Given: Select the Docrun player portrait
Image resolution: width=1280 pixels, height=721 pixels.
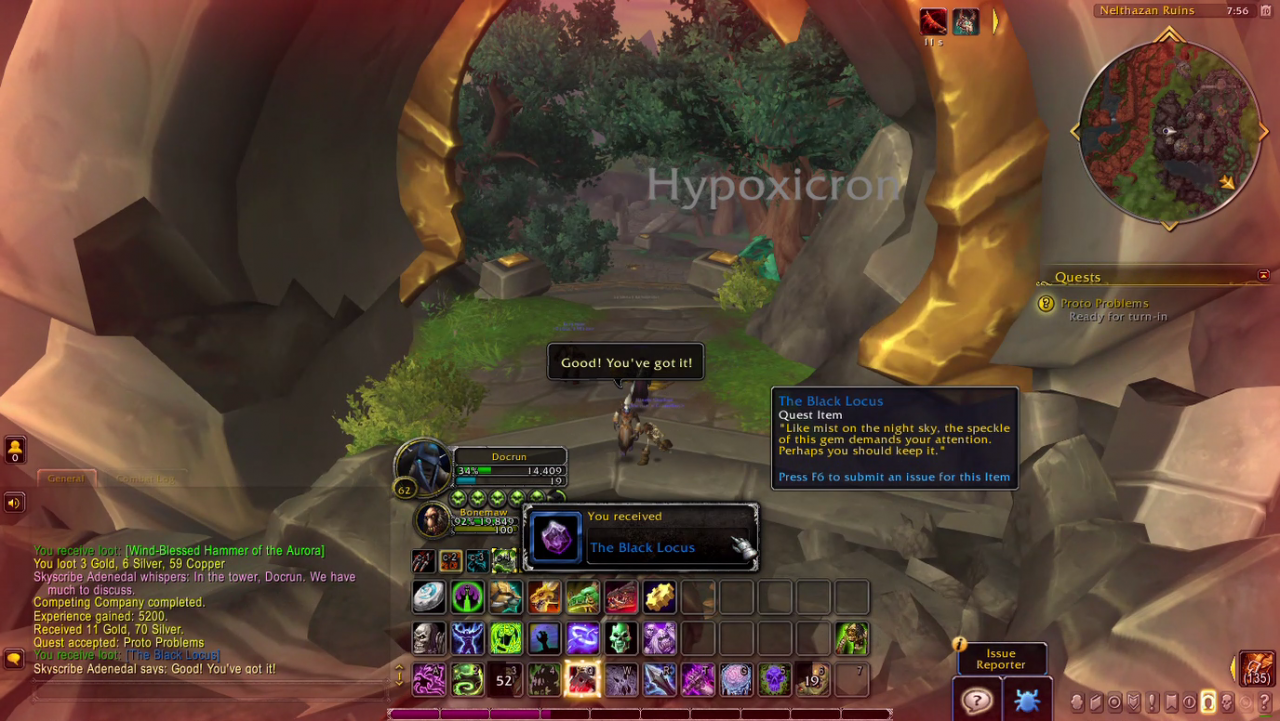Looking at the screenshot, I should 423,465.
